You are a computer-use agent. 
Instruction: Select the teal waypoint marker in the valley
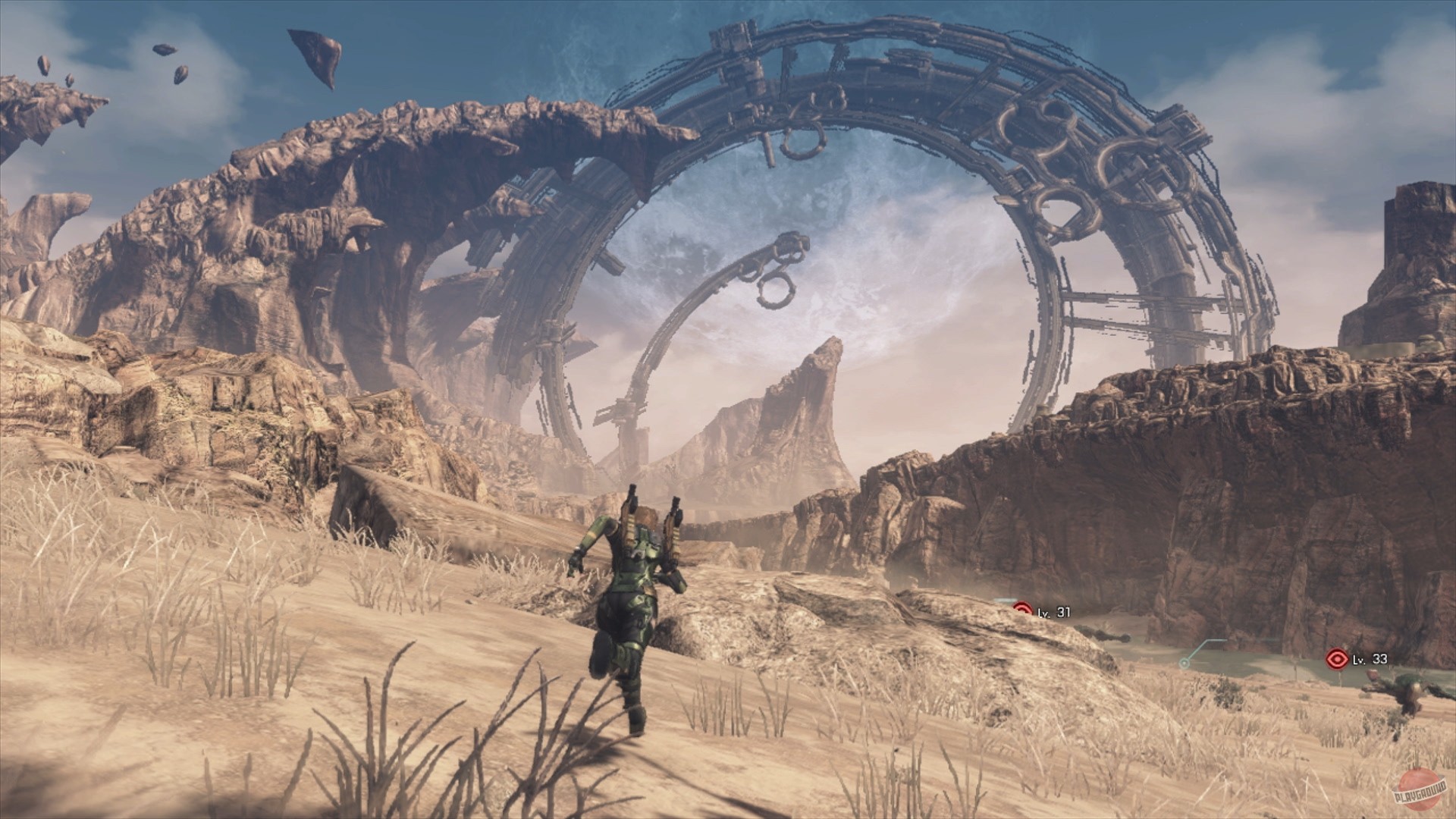[1185, 664]
